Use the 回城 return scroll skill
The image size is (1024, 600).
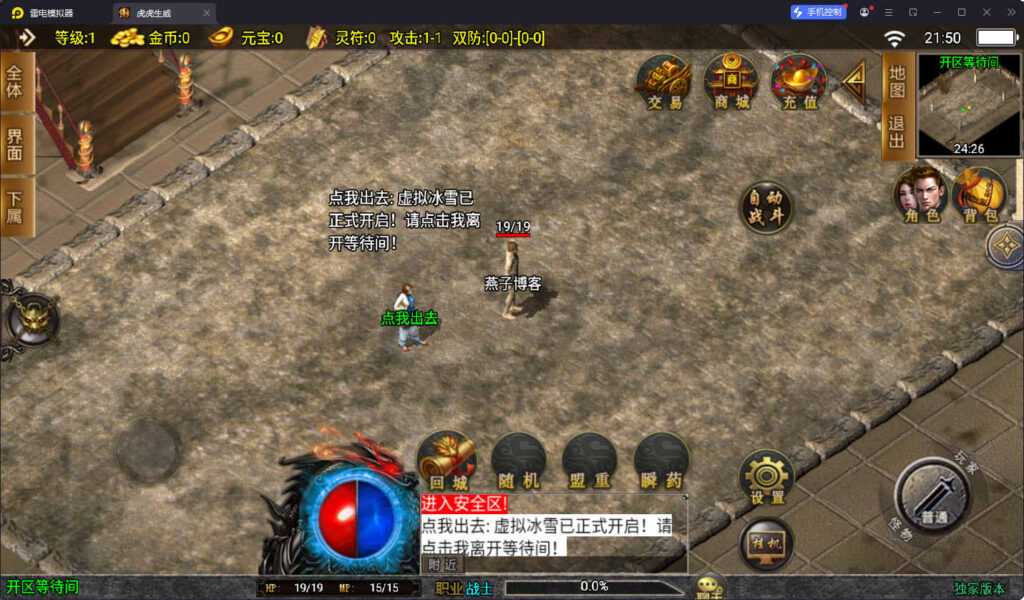[x=446, y=460]
